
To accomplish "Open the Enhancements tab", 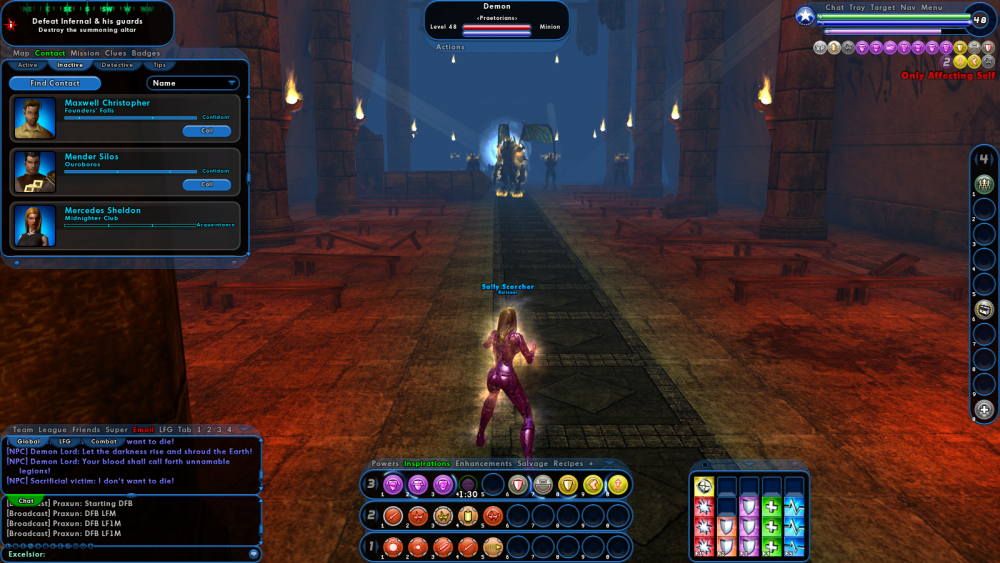I will (x=484, y=464).
